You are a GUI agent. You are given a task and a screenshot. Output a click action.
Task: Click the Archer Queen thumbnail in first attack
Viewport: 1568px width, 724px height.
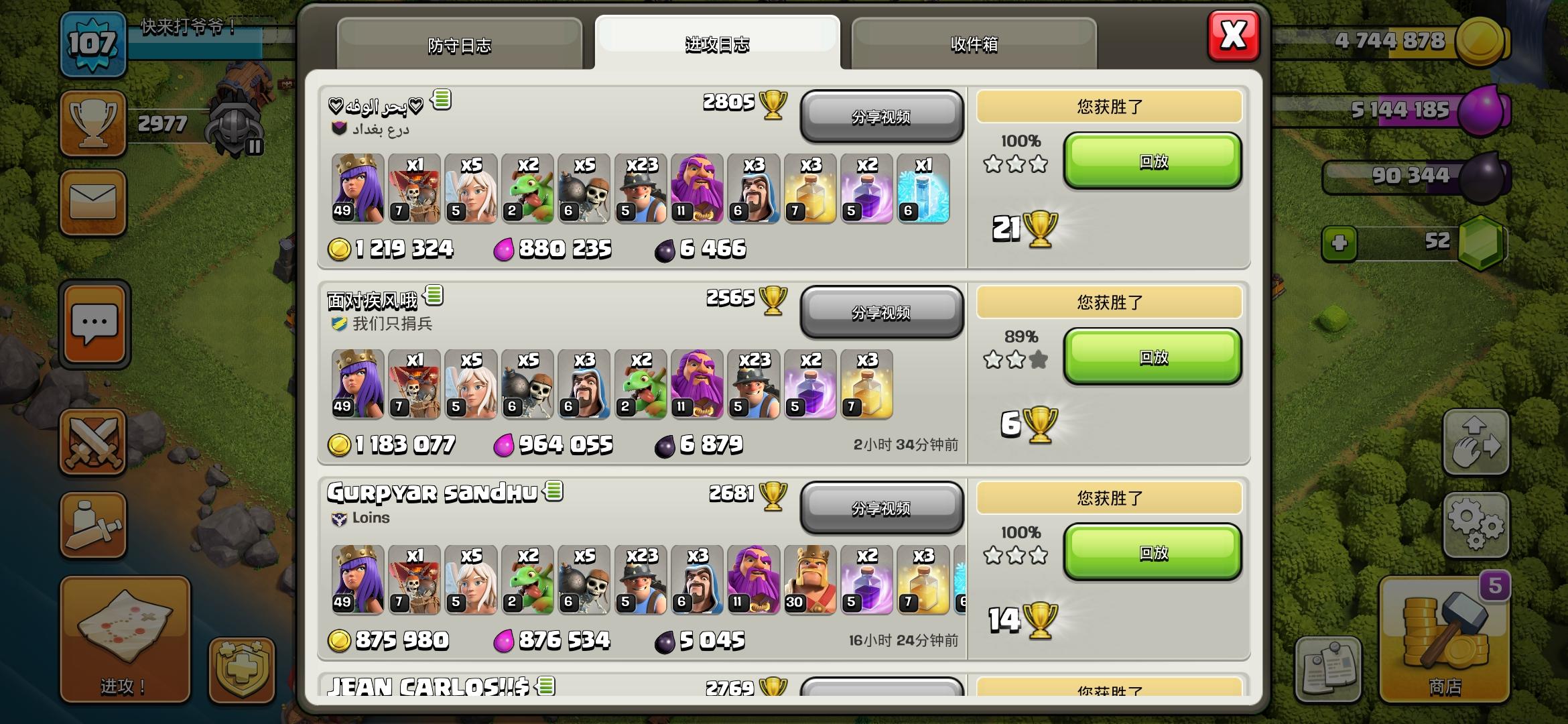[x=356, y=190]
